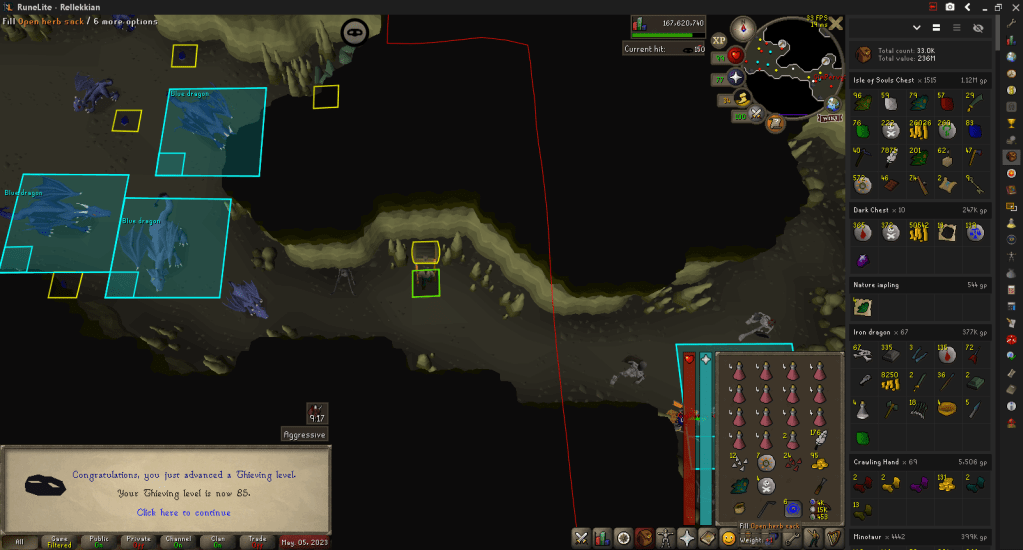Toggle the XP drops orb
1023x550 pixels.
point(718,41)
